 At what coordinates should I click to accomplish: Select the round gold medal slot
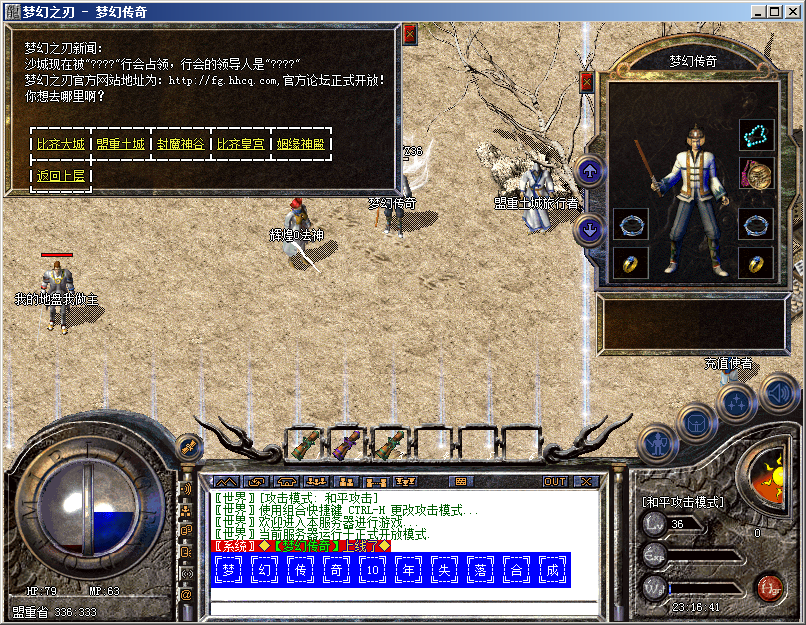(x=757, y=173)
